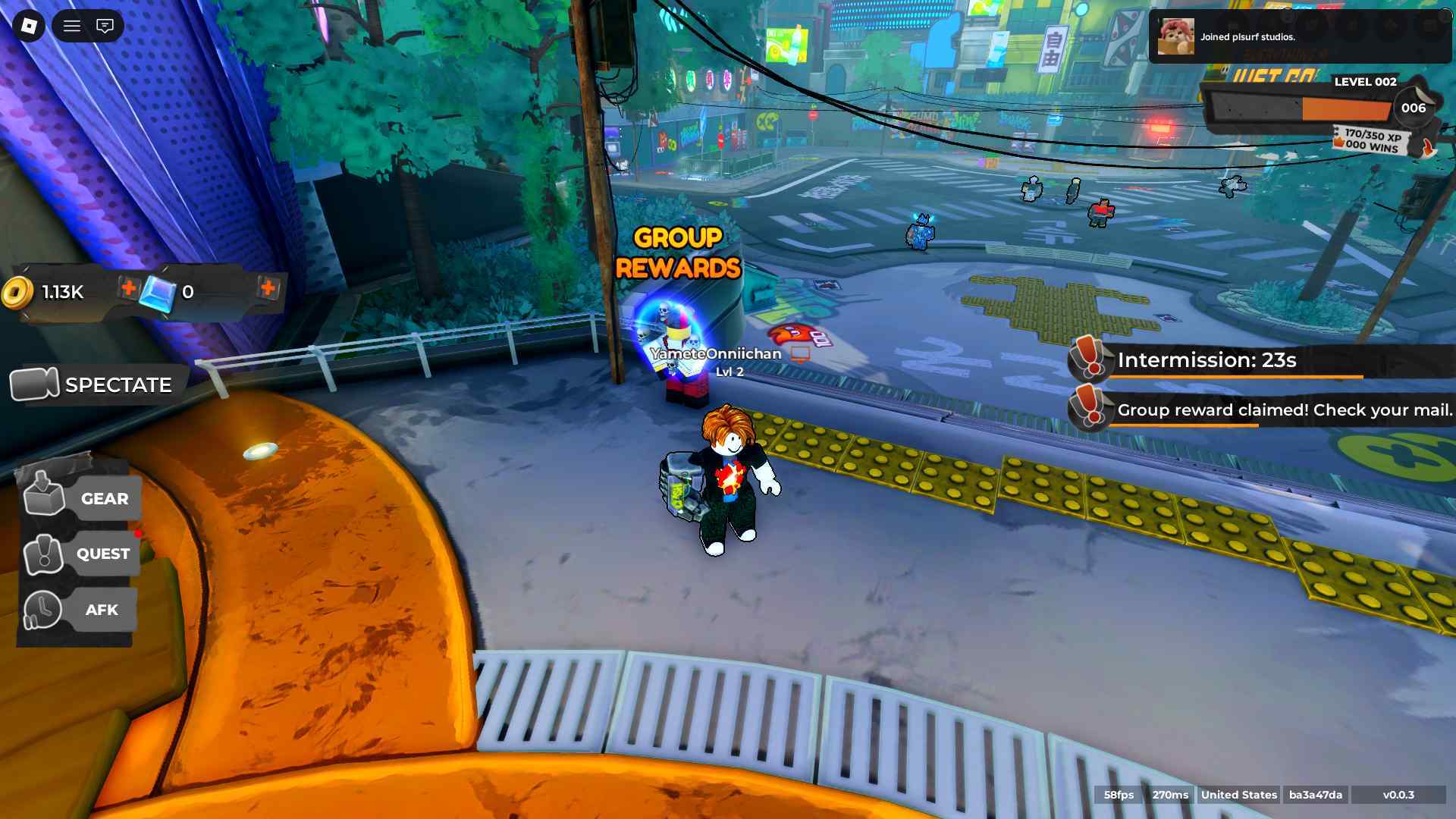Image resolution: width=1456 pixels, height=819 pixels.
Task: Click the v0.0.3 version label
Action: click(x=1403, y=795)
